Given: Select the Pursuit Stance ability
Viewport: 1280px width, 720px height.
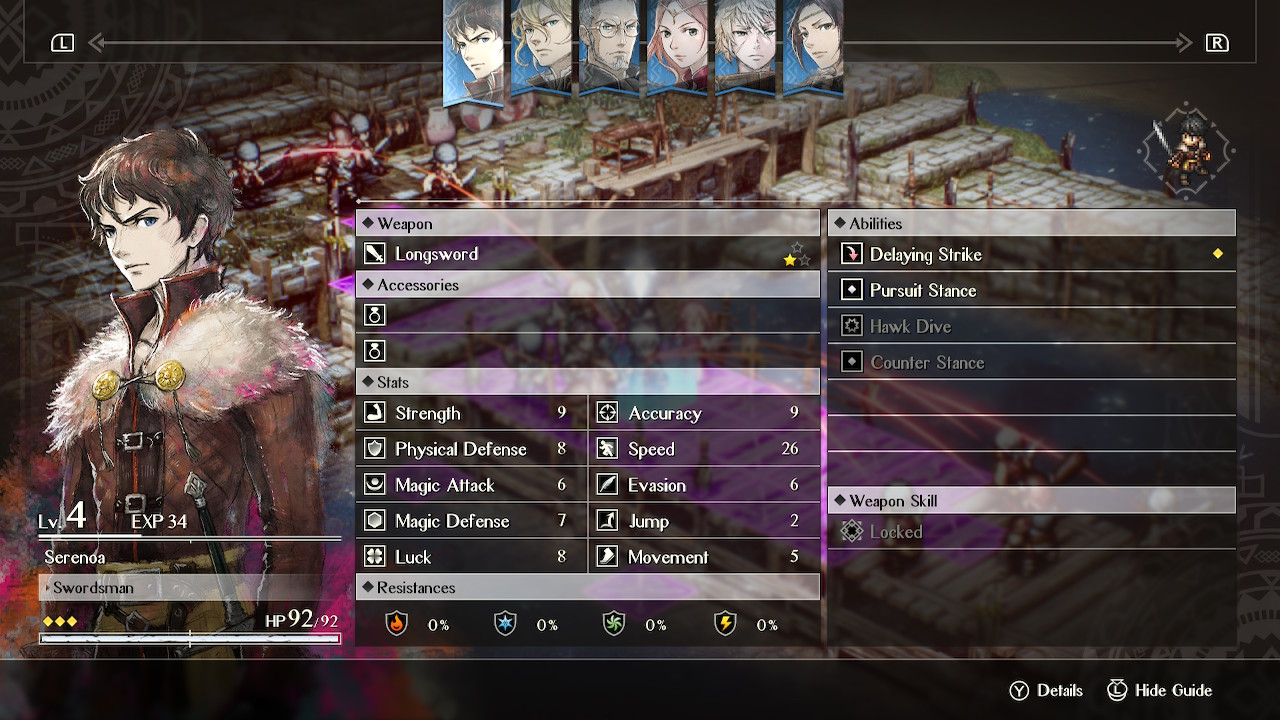Looking at the screenshot, I should click(1031, 291).
